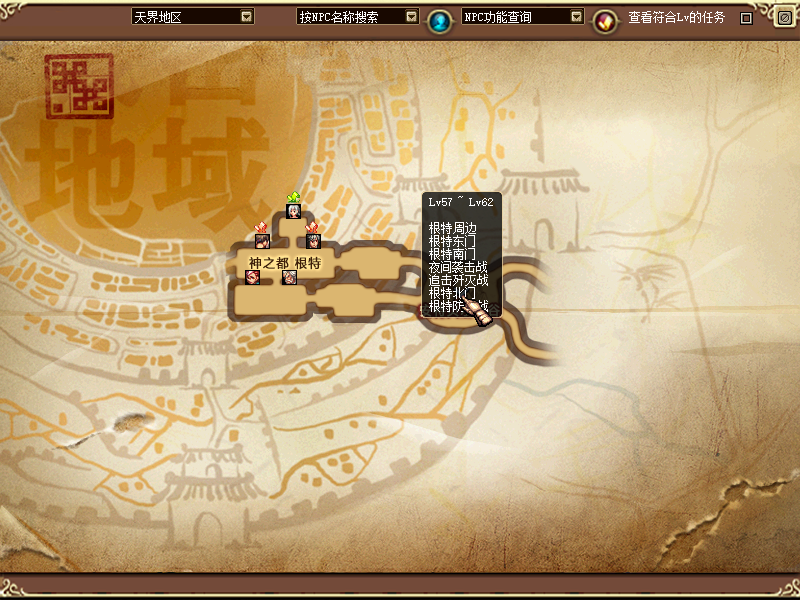Click the blue orb search button
Screen dimensions: 800x600
pos(439,19)
